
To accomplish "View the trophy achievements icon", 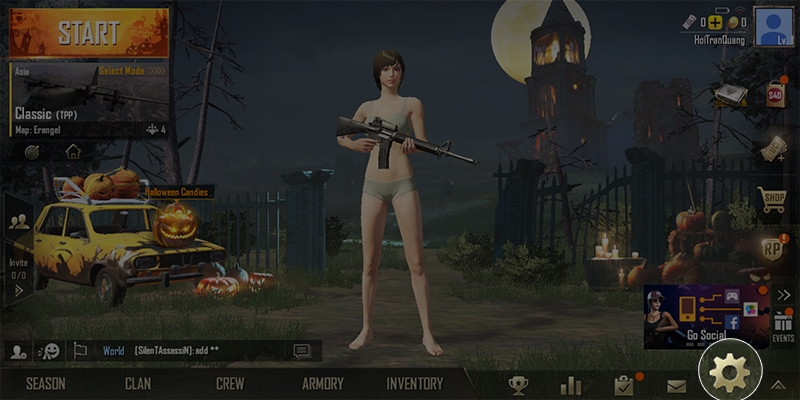I will 518,385.
